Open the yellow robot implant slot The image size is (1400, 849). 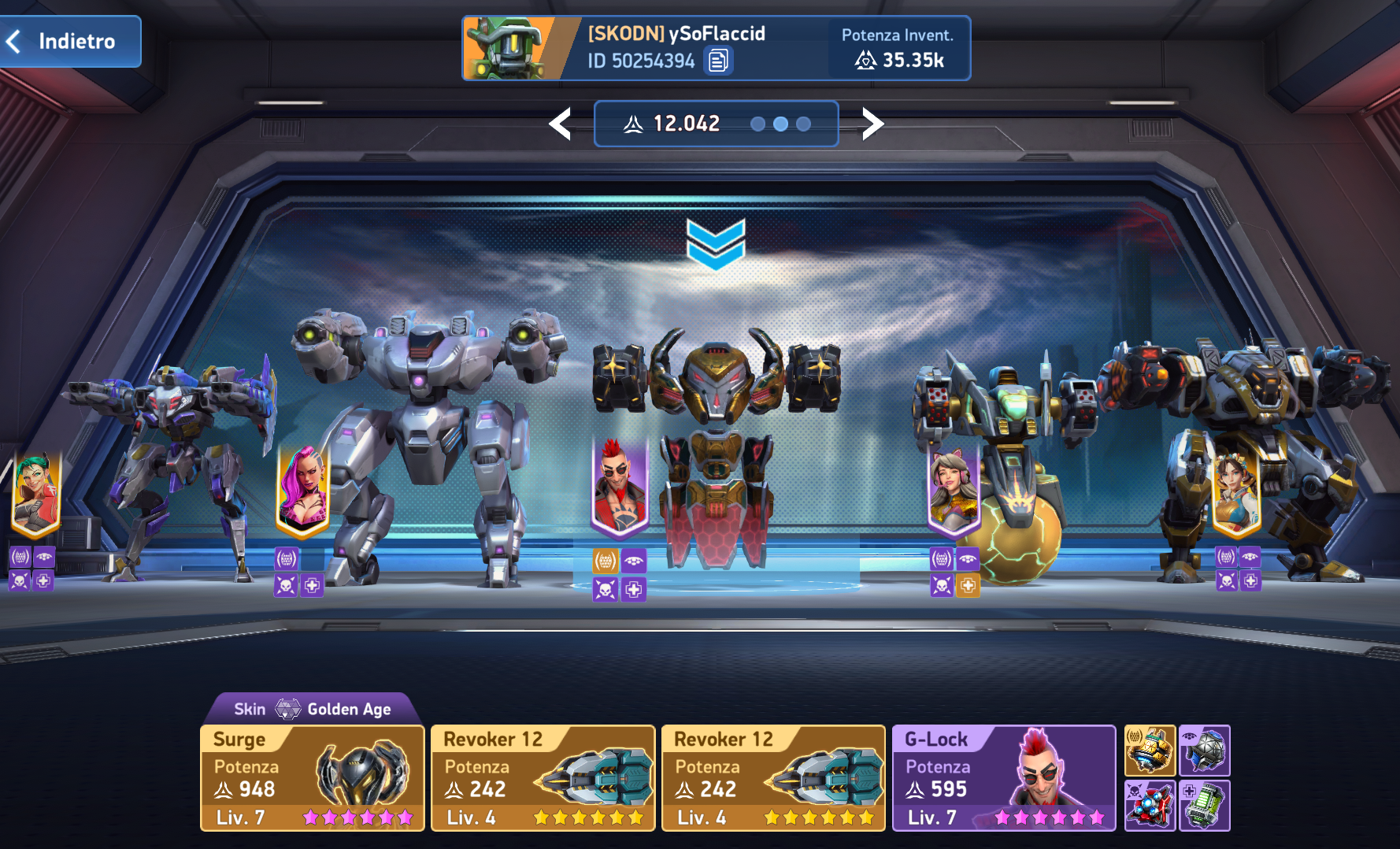click(1150, 751)
